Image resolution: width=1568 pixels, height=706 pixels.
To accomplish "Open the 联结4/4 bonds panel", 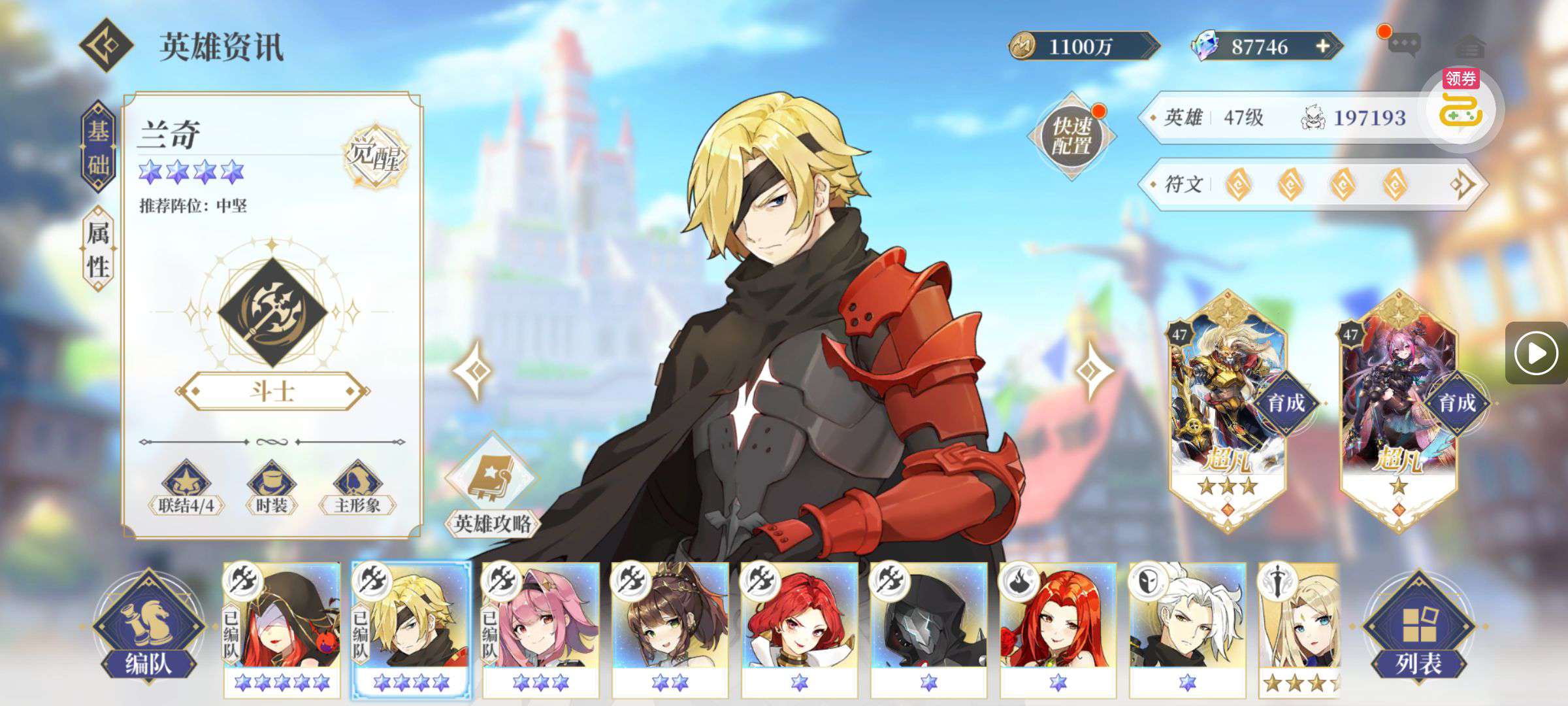I will click(x=186, y=487).
